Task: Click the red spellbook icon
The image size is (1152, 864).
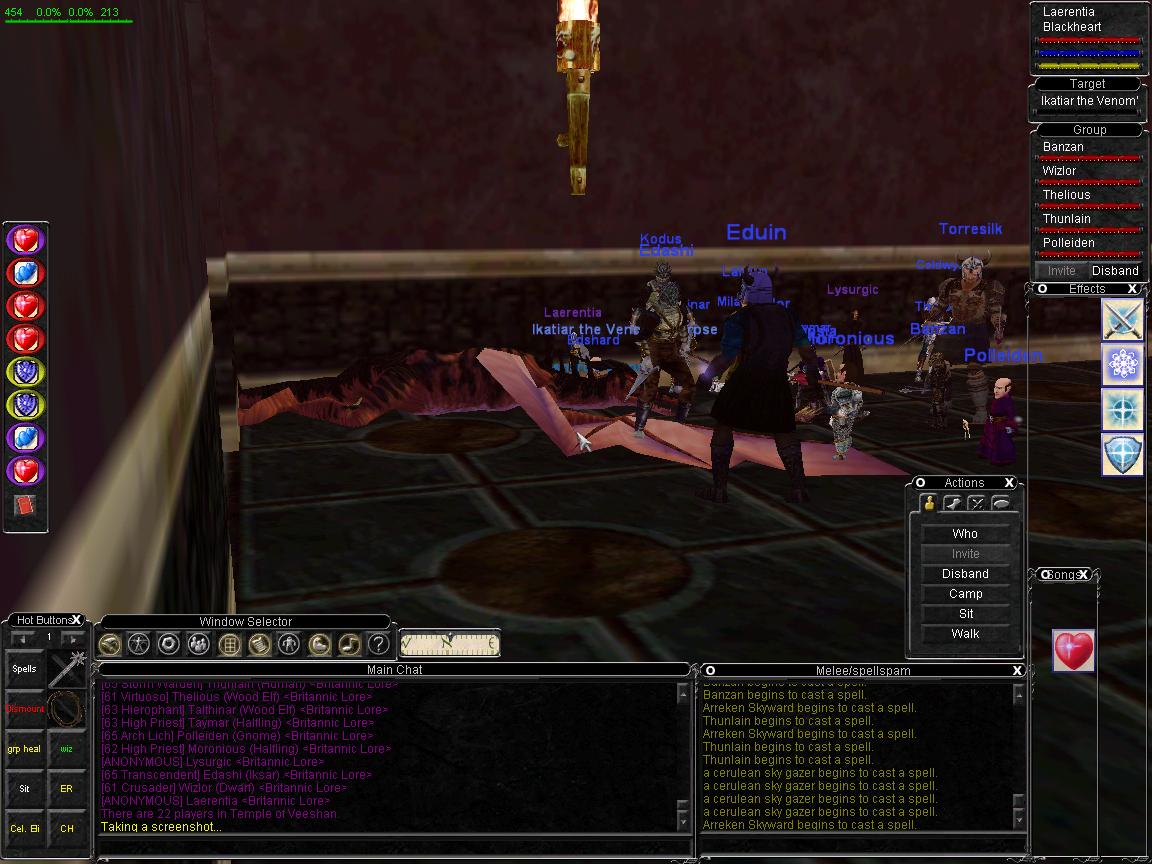Action: pos(25,506)
